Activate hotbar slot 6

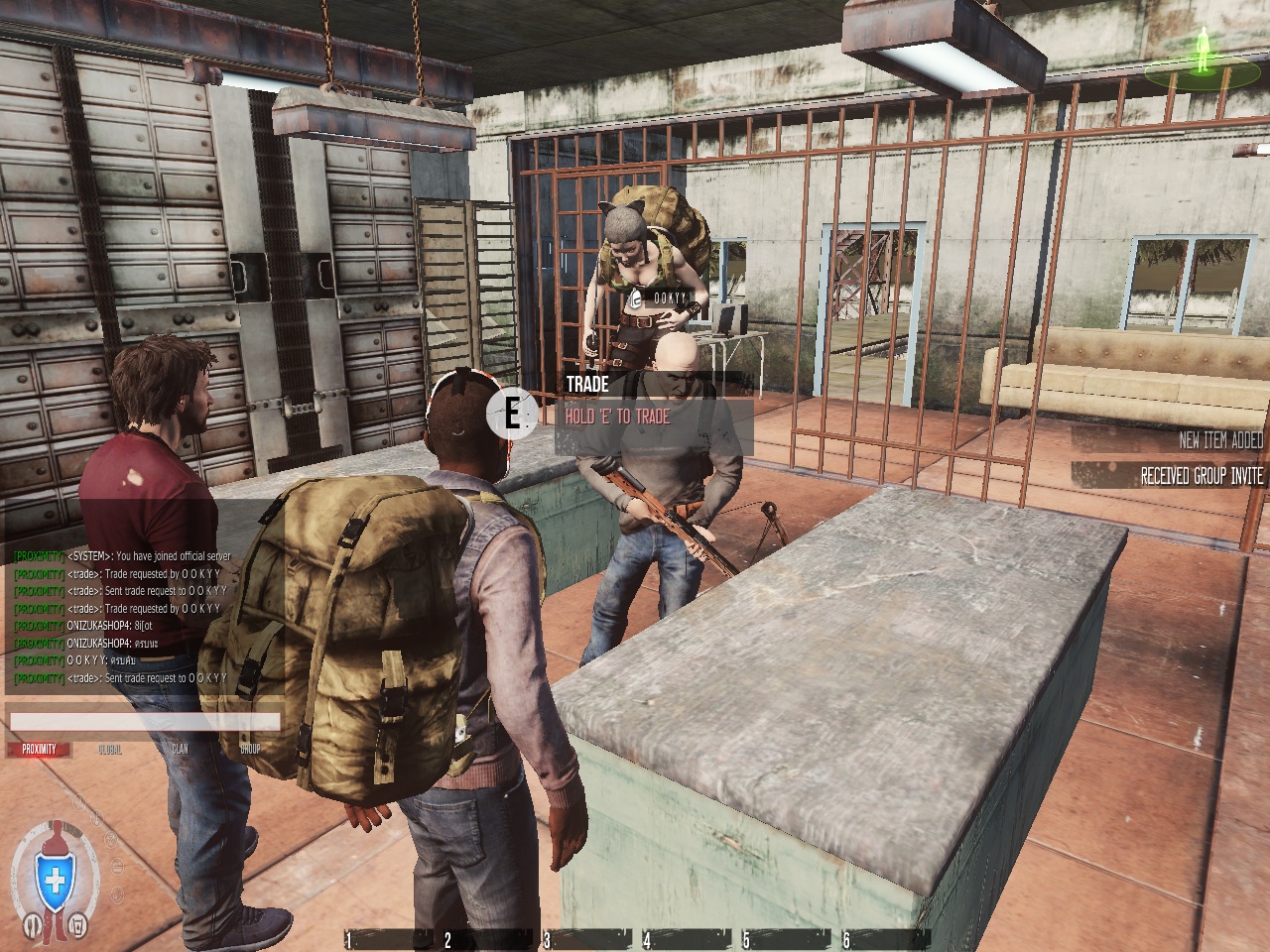coord(885,940)
